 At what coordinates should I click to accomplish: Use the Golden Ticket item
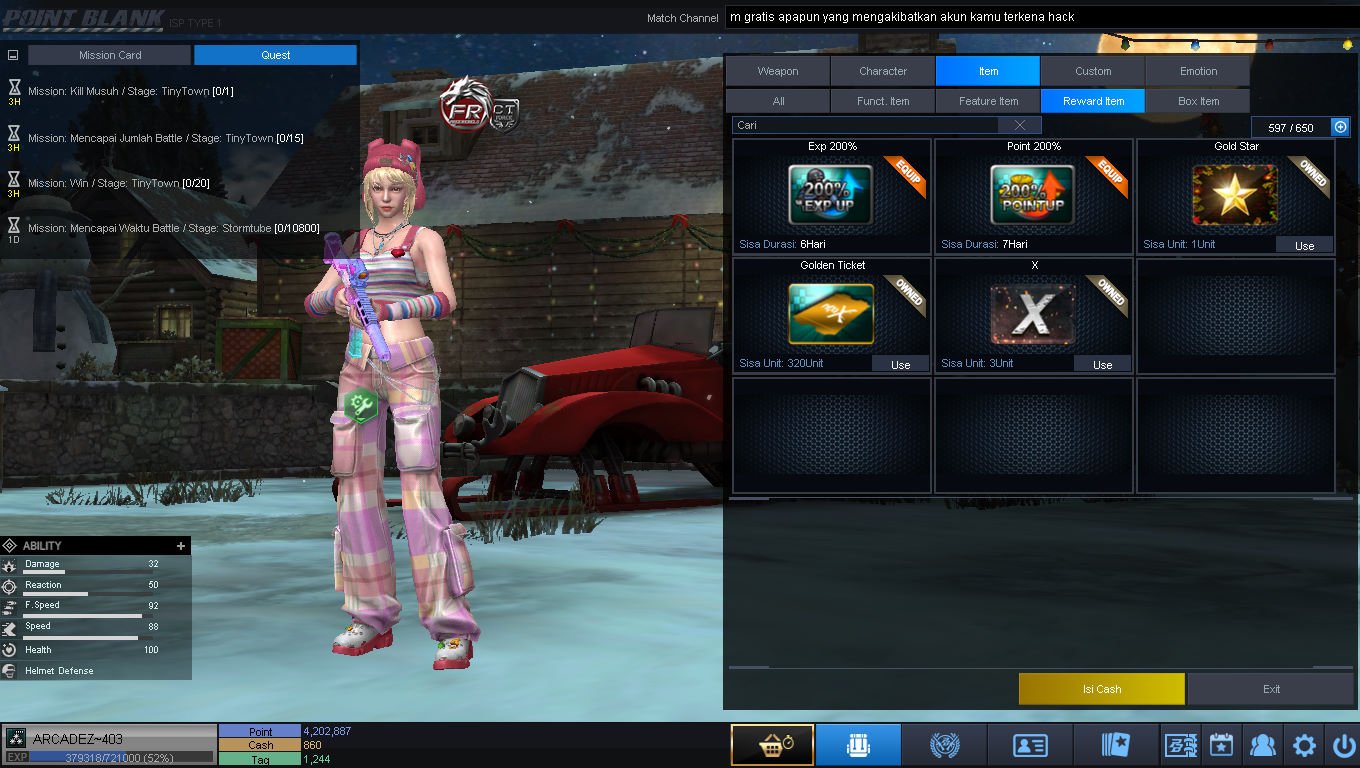[900, 365]
